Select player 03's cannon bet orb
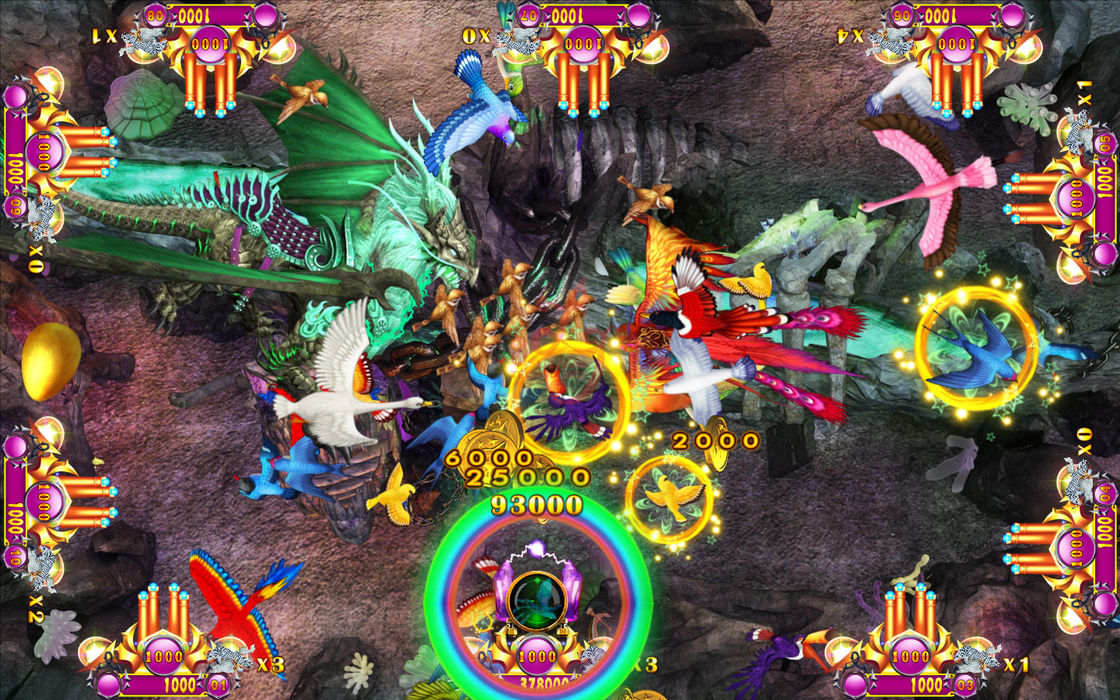The image size is (1120, 700). 910,657
